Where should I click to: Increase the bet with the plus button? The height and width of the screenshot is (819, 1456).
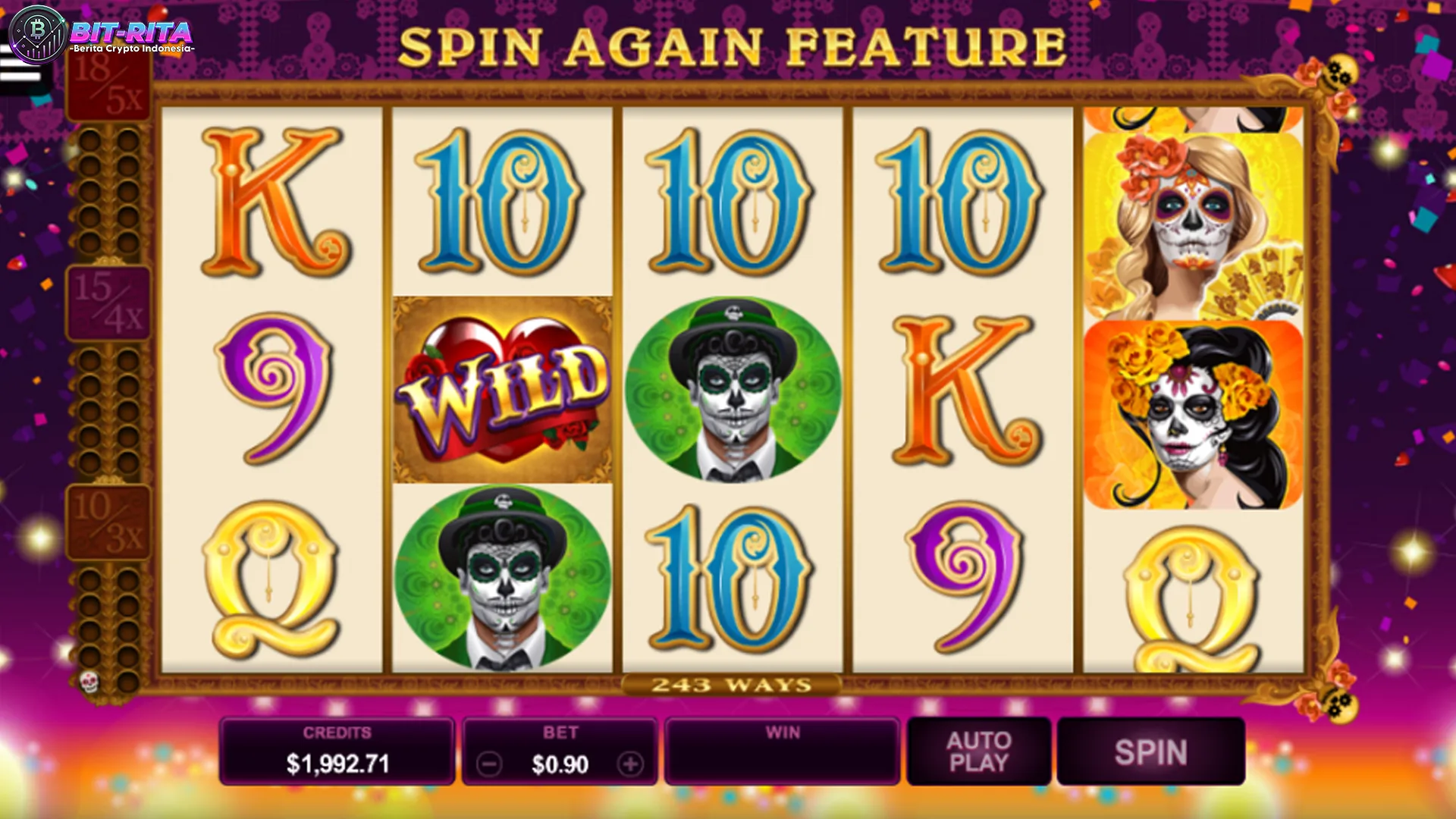click(630, 764)
